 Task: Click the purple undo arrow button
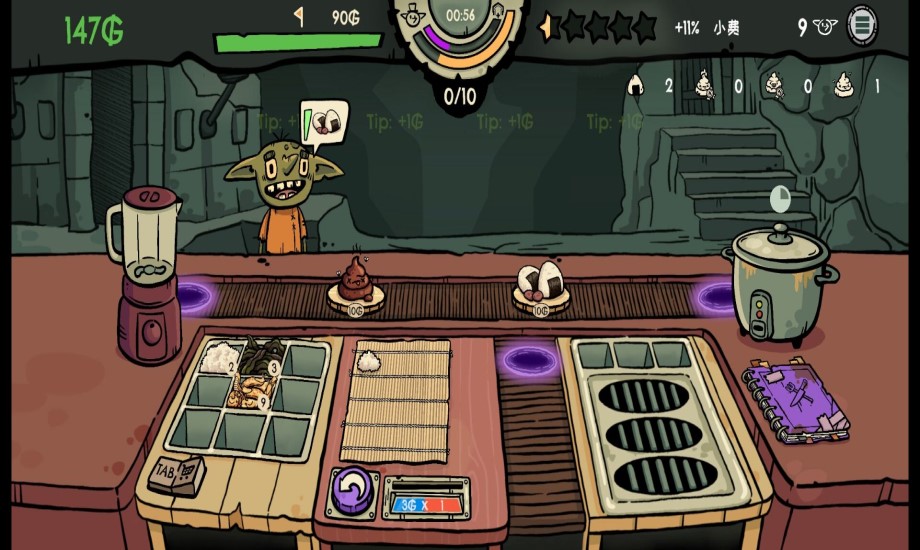[x=350, y=491]
